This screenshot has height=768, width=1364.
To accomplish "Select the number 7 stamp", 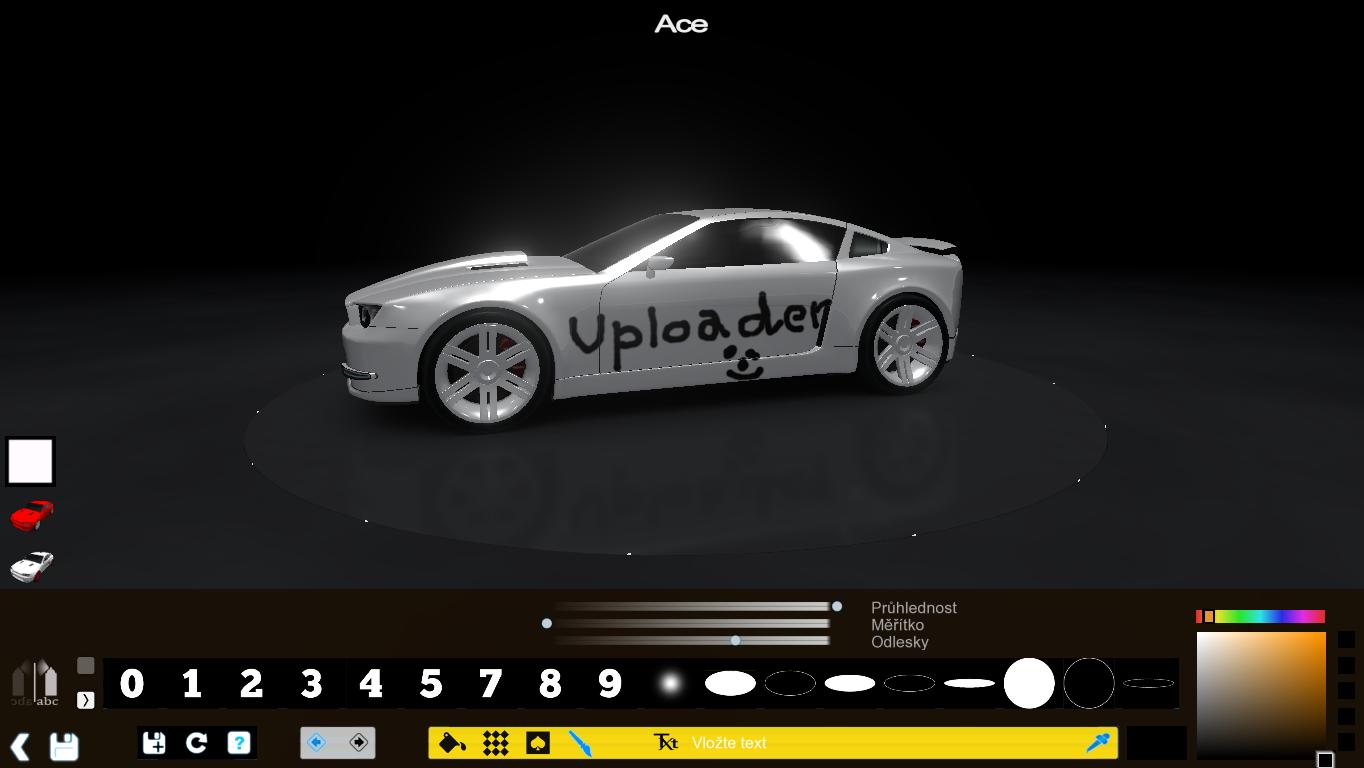I will [490, 684].
